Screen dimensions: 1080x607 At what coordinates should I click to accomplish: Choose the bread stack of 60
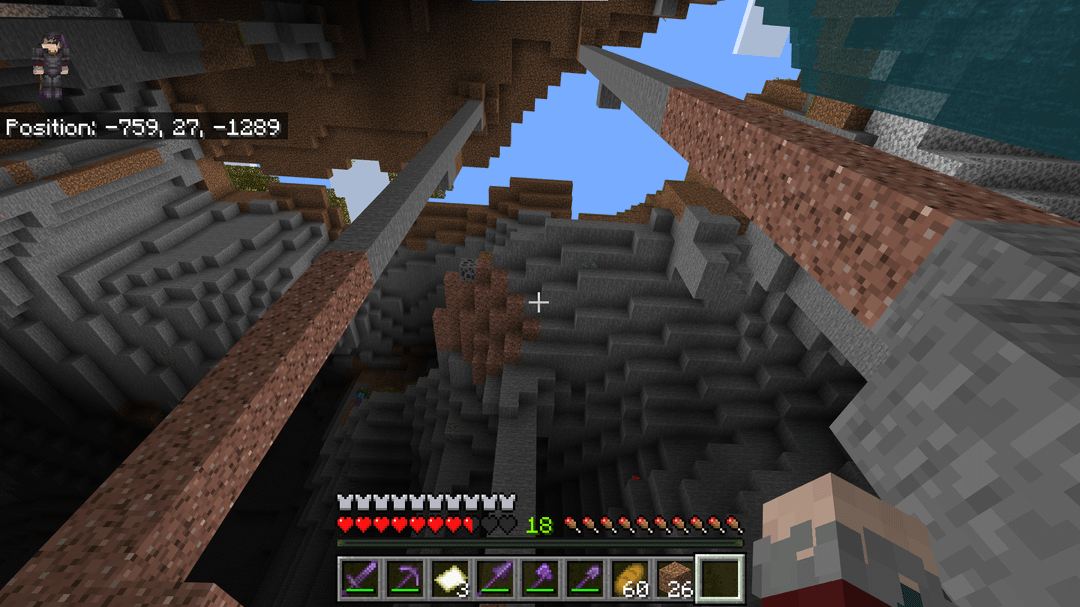[630, 579]
